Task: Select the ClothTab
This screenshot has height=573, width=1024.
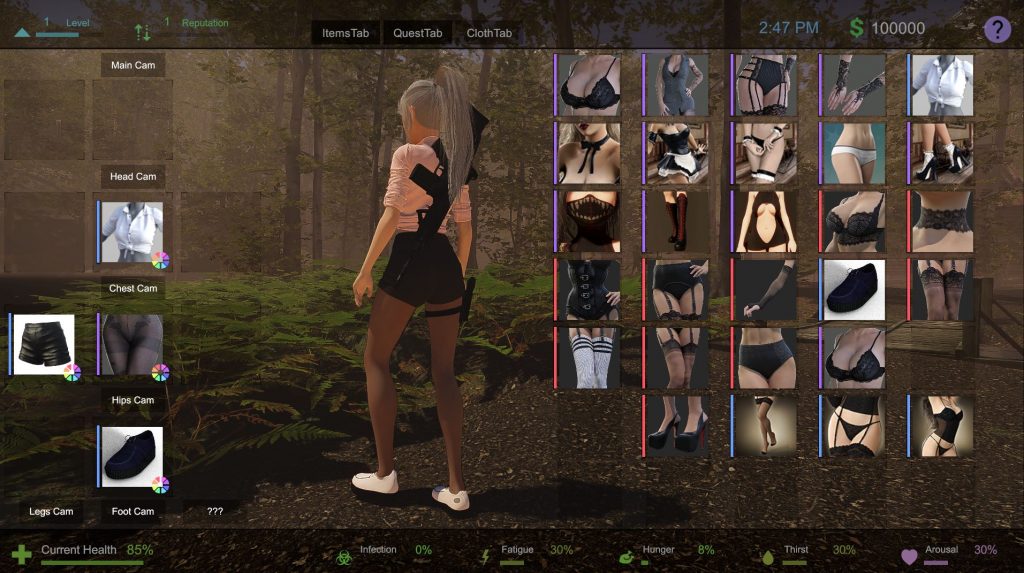Action: [x=489, y=33]
